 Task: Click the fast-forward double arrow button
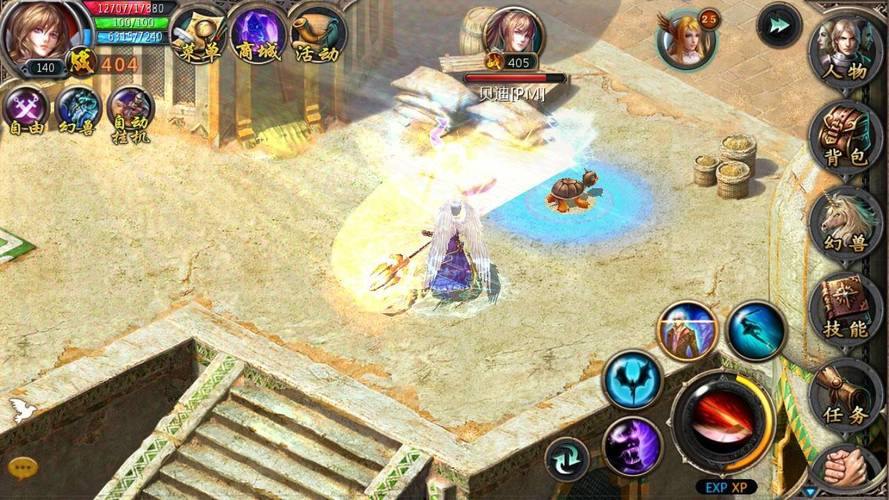click(x=778, y=25)
